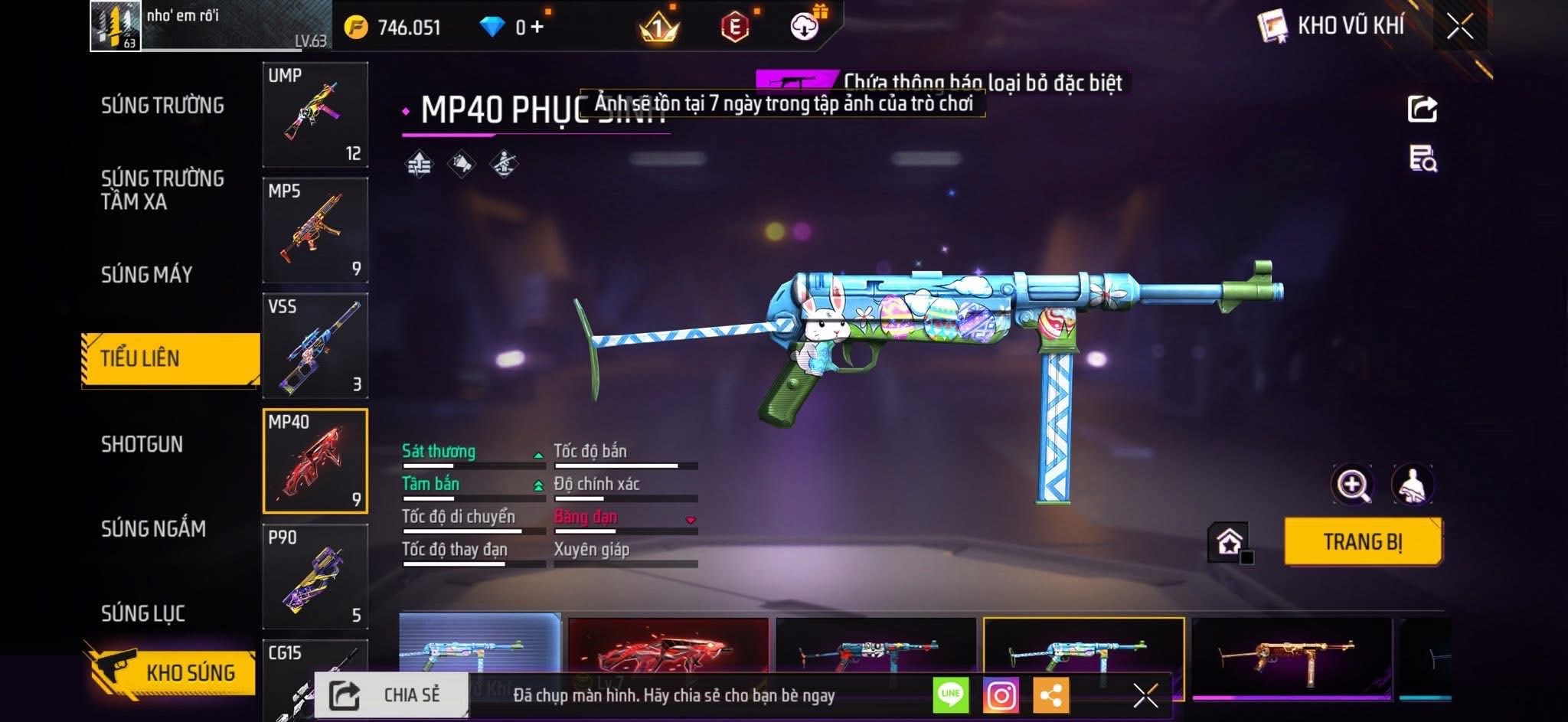Viewport: 1568px width, 722px height.
Task: Switch to the SÚNG TRƯỜNG category
Action: (162, 106)
